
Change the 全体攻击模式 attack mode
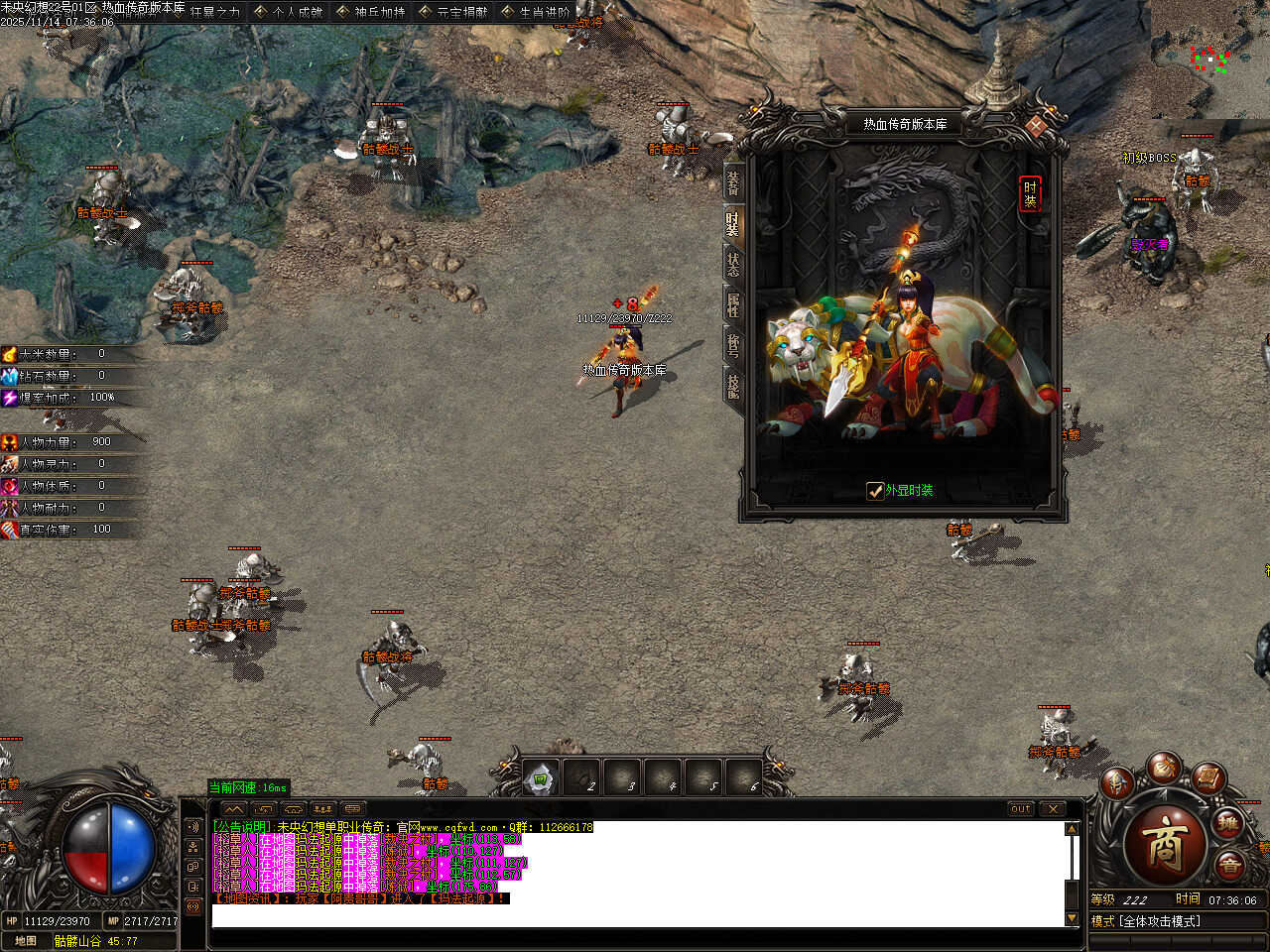[1159, 921]
